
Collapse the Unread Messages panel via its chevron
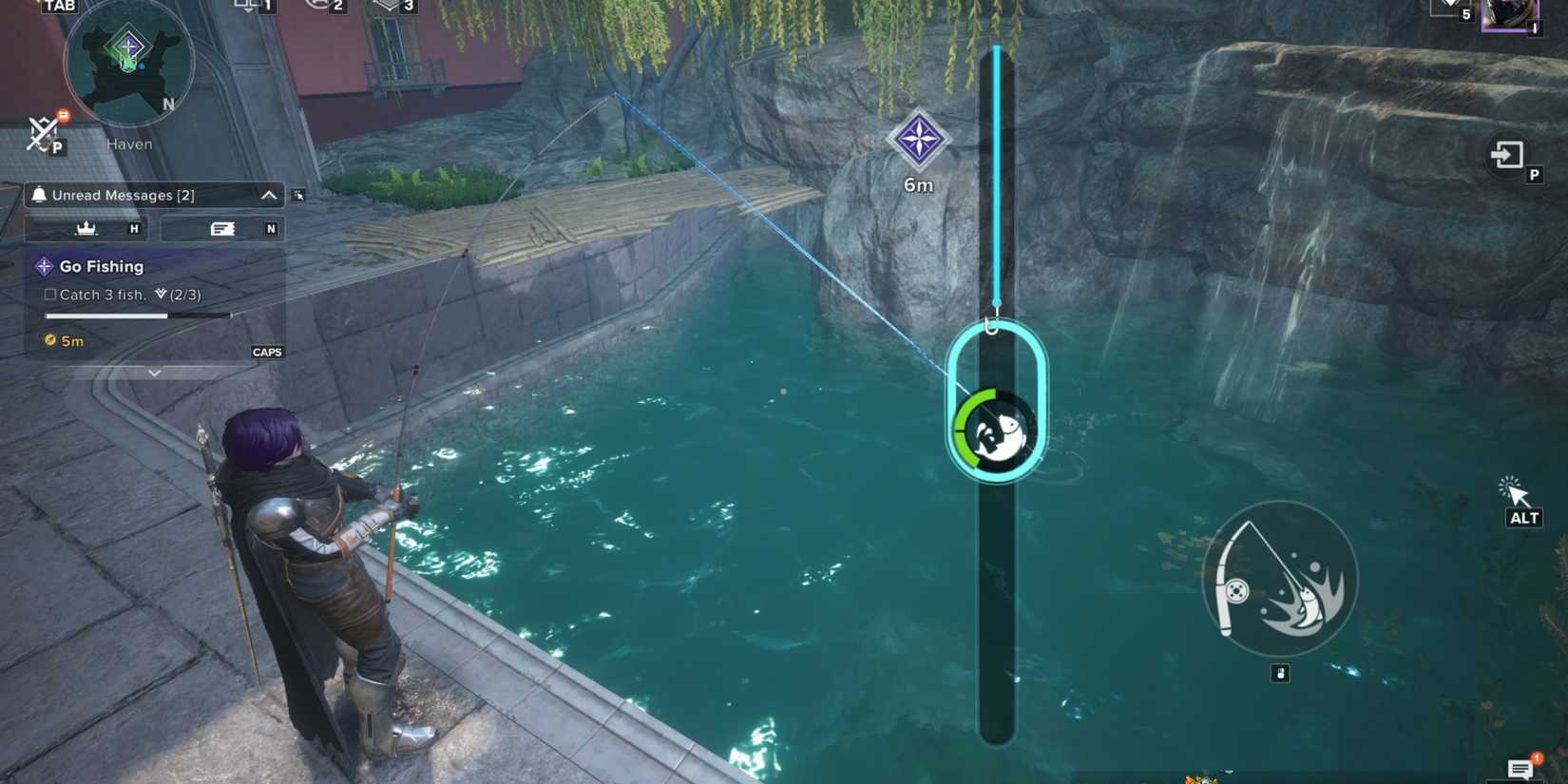click(x=268, y=195)
